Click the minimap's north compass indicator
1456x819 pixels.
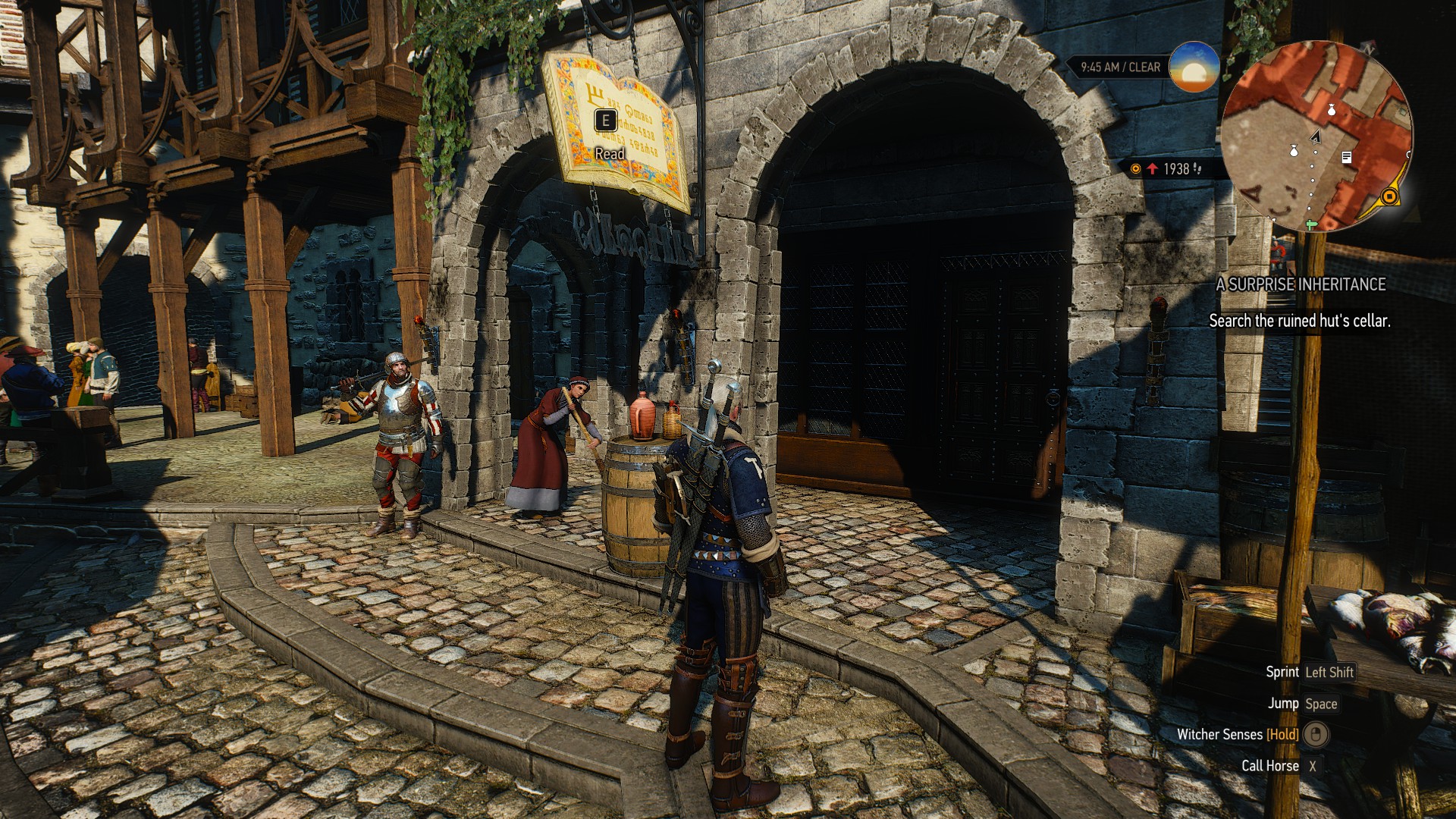pyautogui.click(x=1369, y=48)
